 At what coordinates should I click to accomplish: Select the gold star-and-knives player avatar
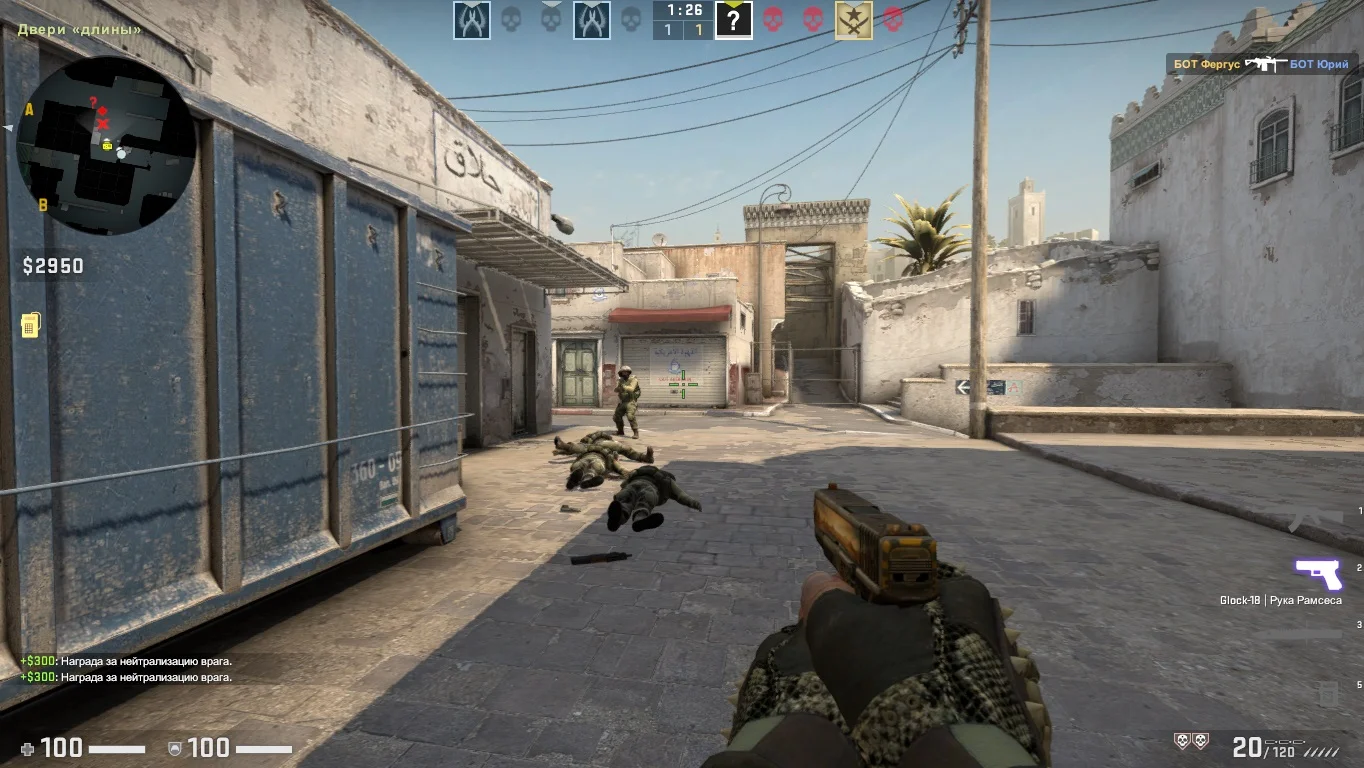(x=853, y=20)
